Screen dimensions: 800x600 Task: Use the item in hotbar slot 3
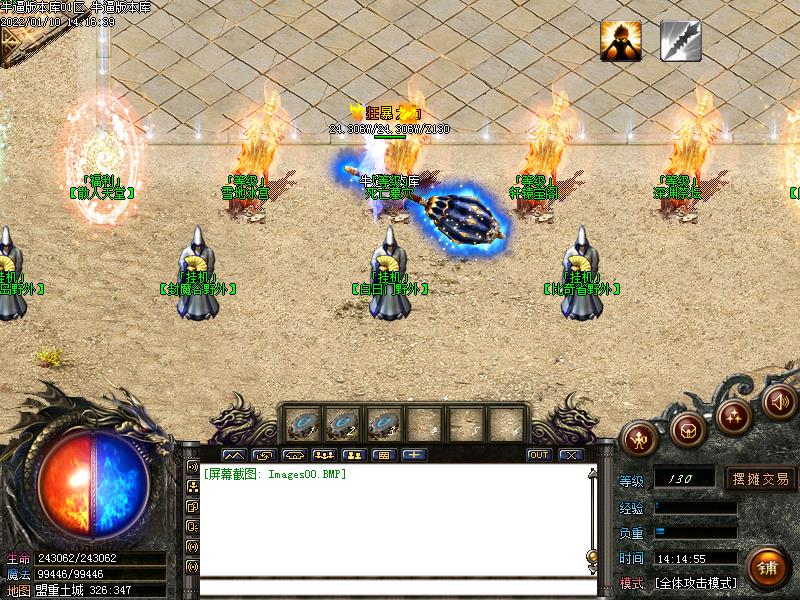tap(384, 425)
